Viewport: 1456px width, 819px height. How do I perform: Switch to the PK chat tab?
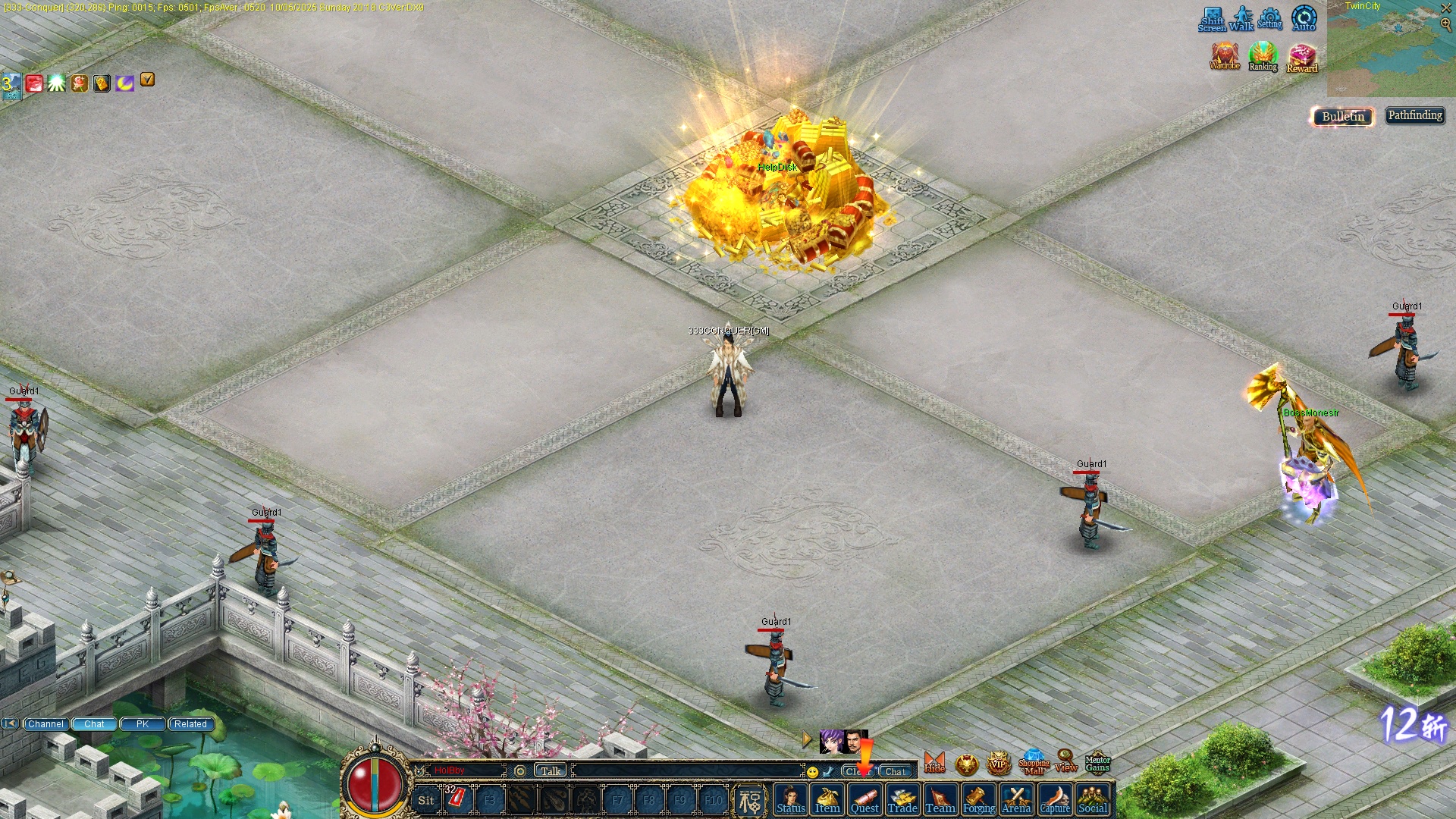coord(143,724)
